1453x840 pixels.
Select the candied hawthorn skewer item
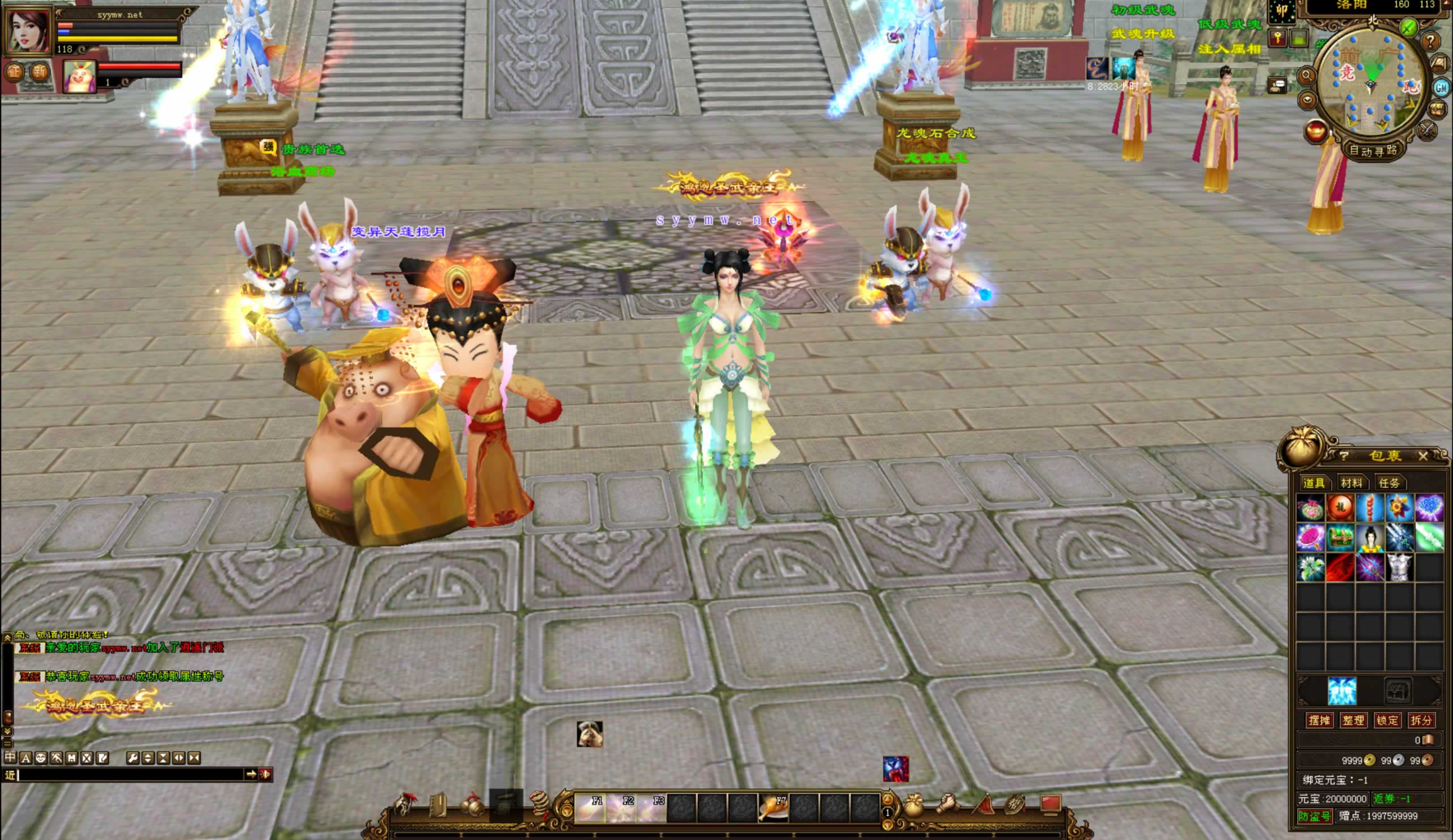[x=1370, y=508]
